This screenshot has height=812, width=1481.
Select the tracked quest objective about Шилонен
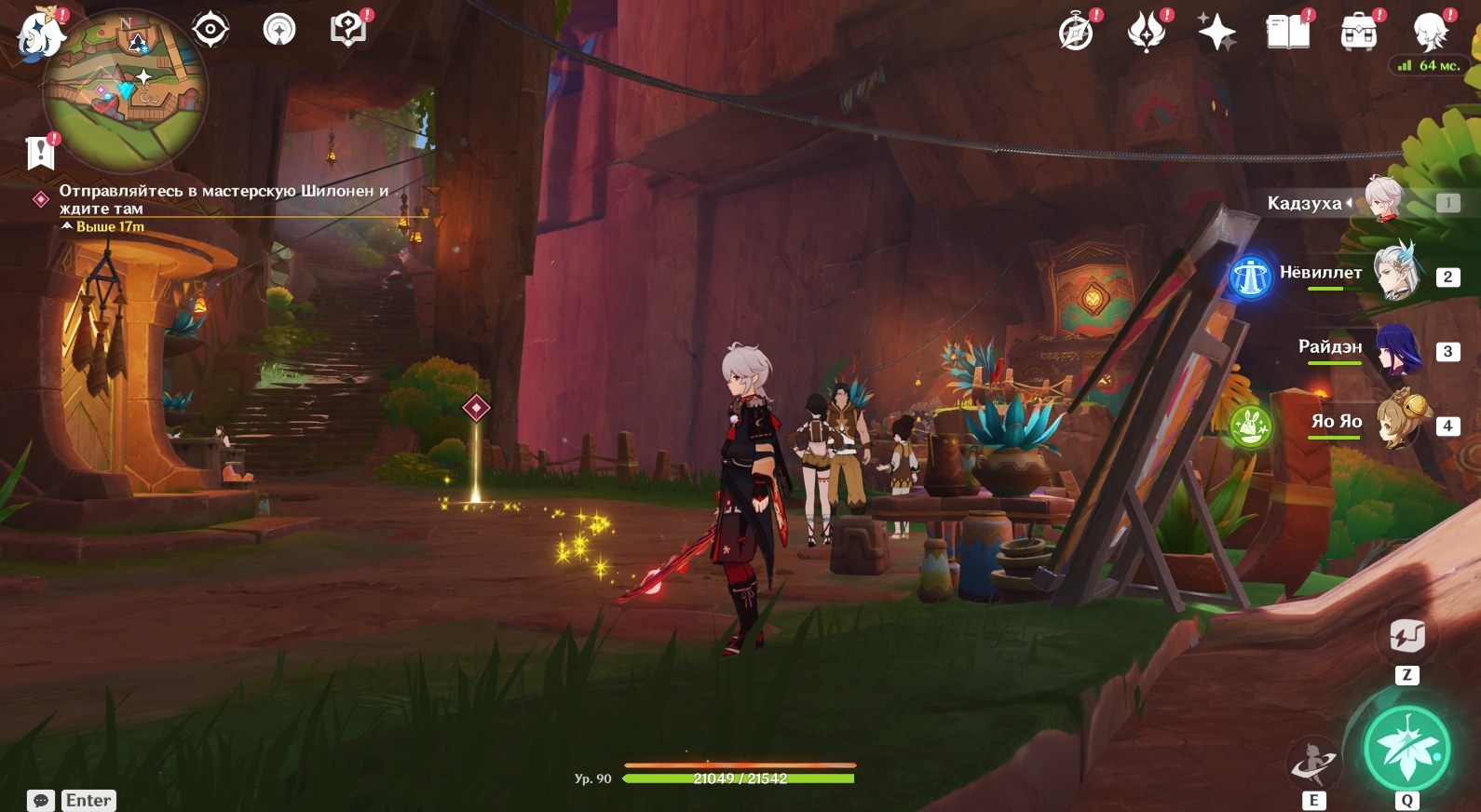(224, 199)
